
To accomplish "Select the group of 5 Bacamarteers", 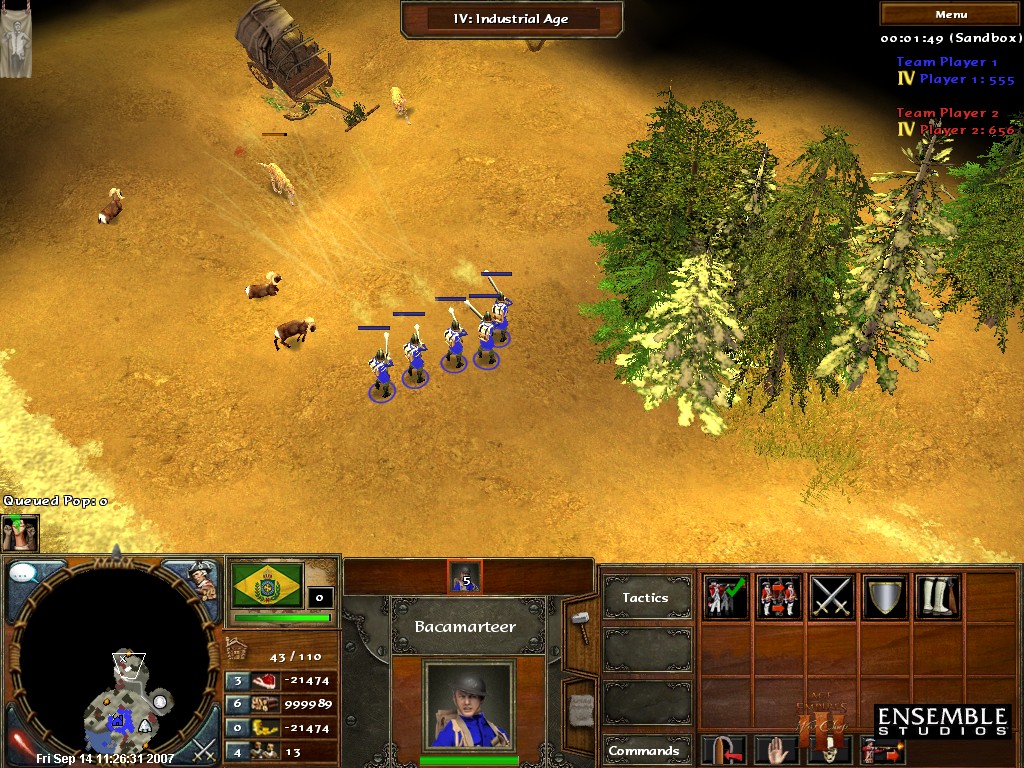I will (465, 576).
